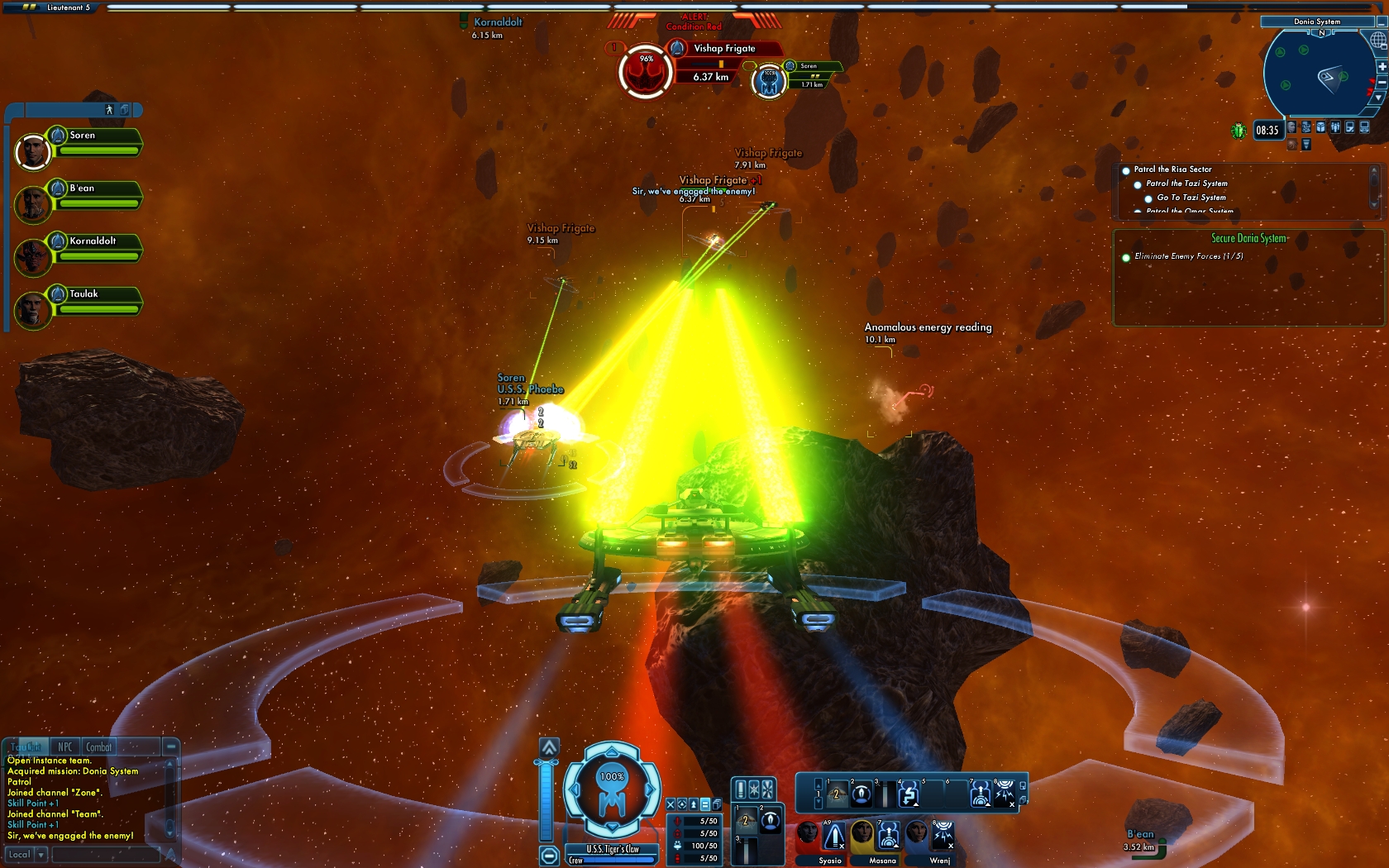Zoom in the minimap with the plus button
Viewport: 1389px width, 868px height.
[1382, 66]
